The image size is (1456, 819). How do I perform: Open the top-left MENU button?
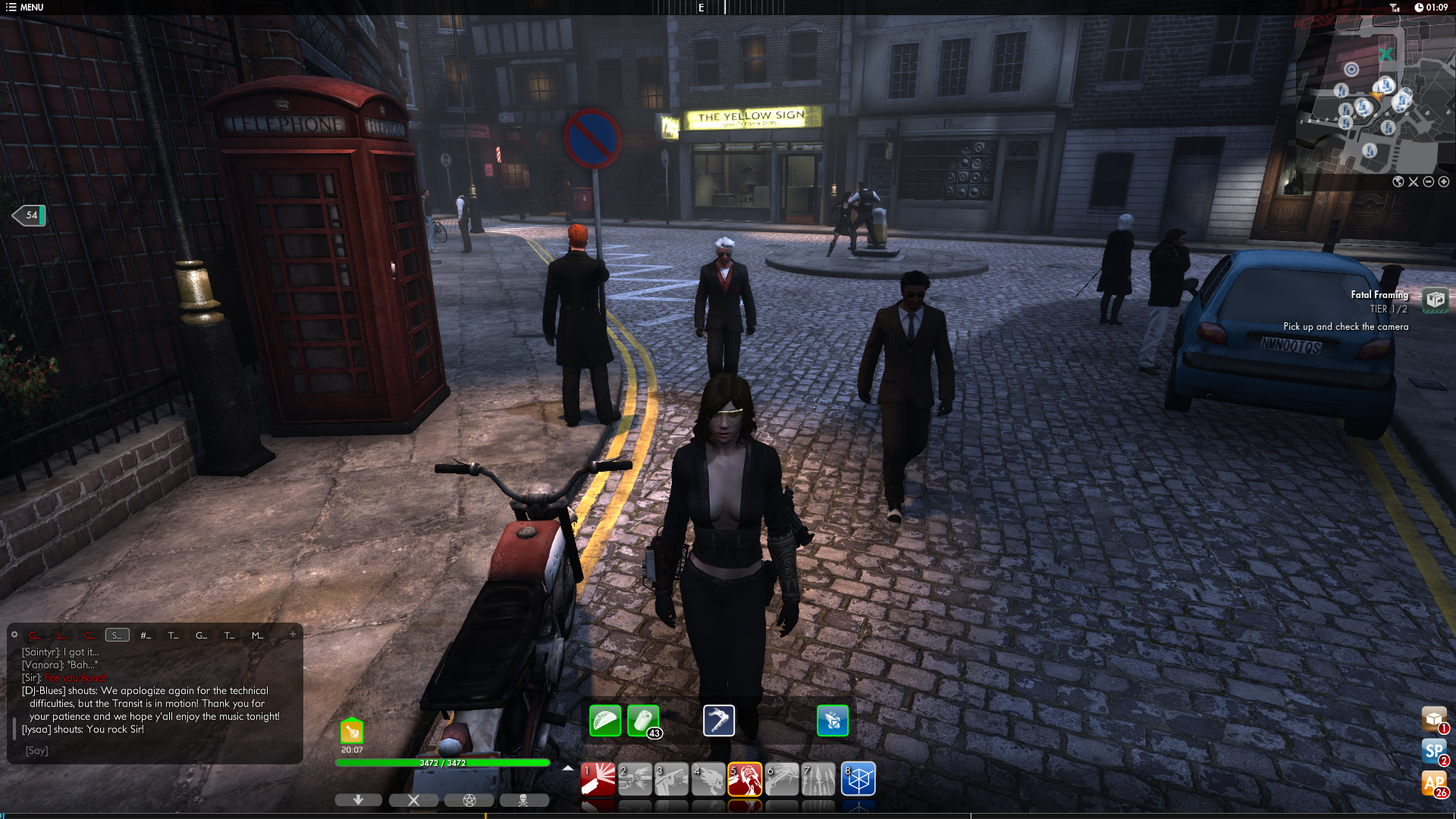point(24,8)
